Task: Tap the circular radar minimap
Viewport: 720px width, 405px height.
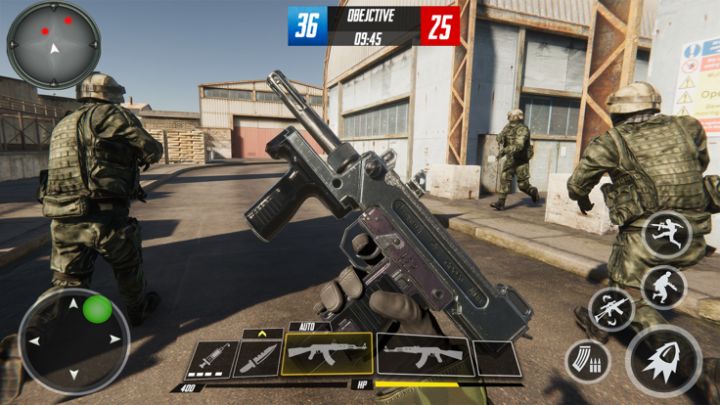Action: point(53,45)
